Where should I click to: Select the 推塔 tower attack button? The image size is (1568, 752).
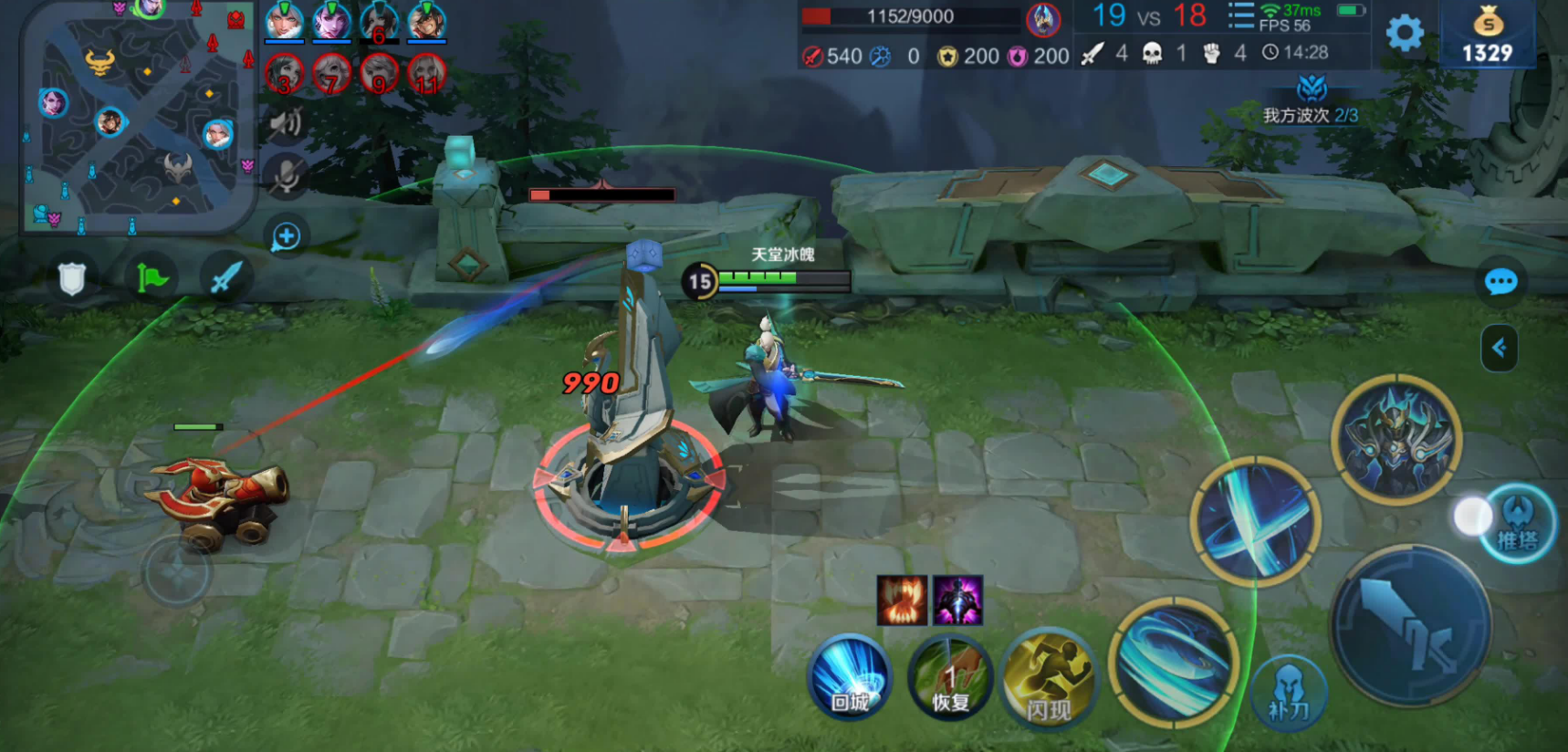tap(1516, 525)
